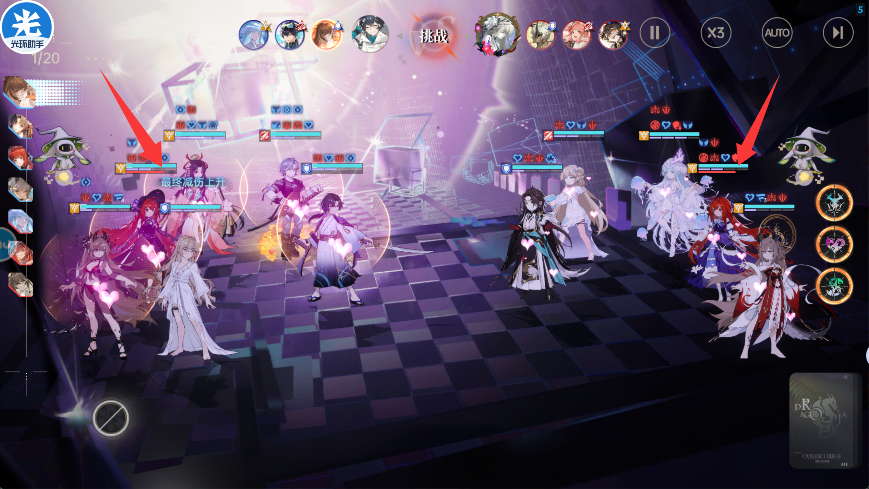
Task: Select the pink-haired enemy team portrait
Action: coord(577,35)
